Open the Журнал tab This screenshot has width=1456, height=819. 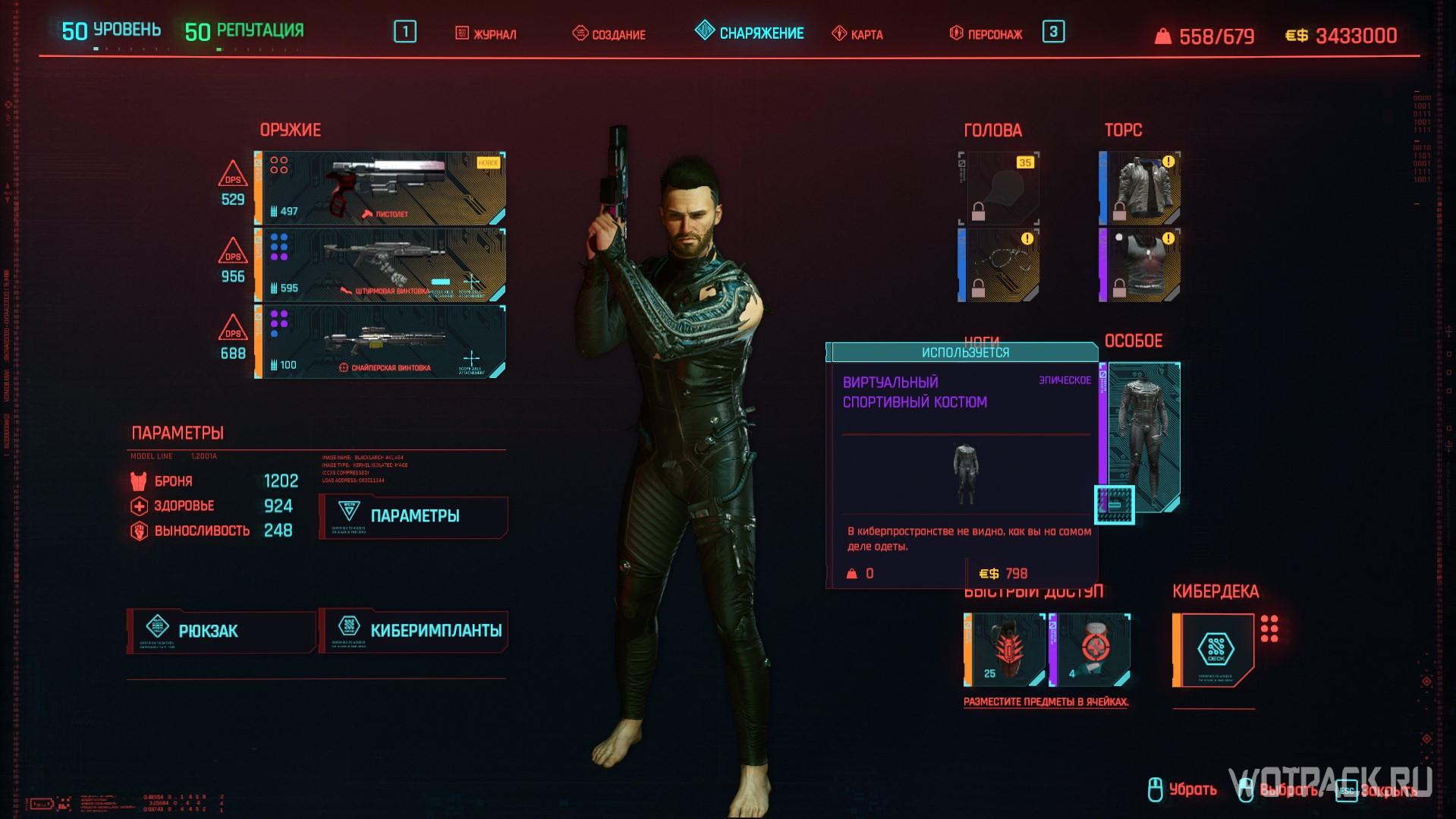(x=486, y=34)
